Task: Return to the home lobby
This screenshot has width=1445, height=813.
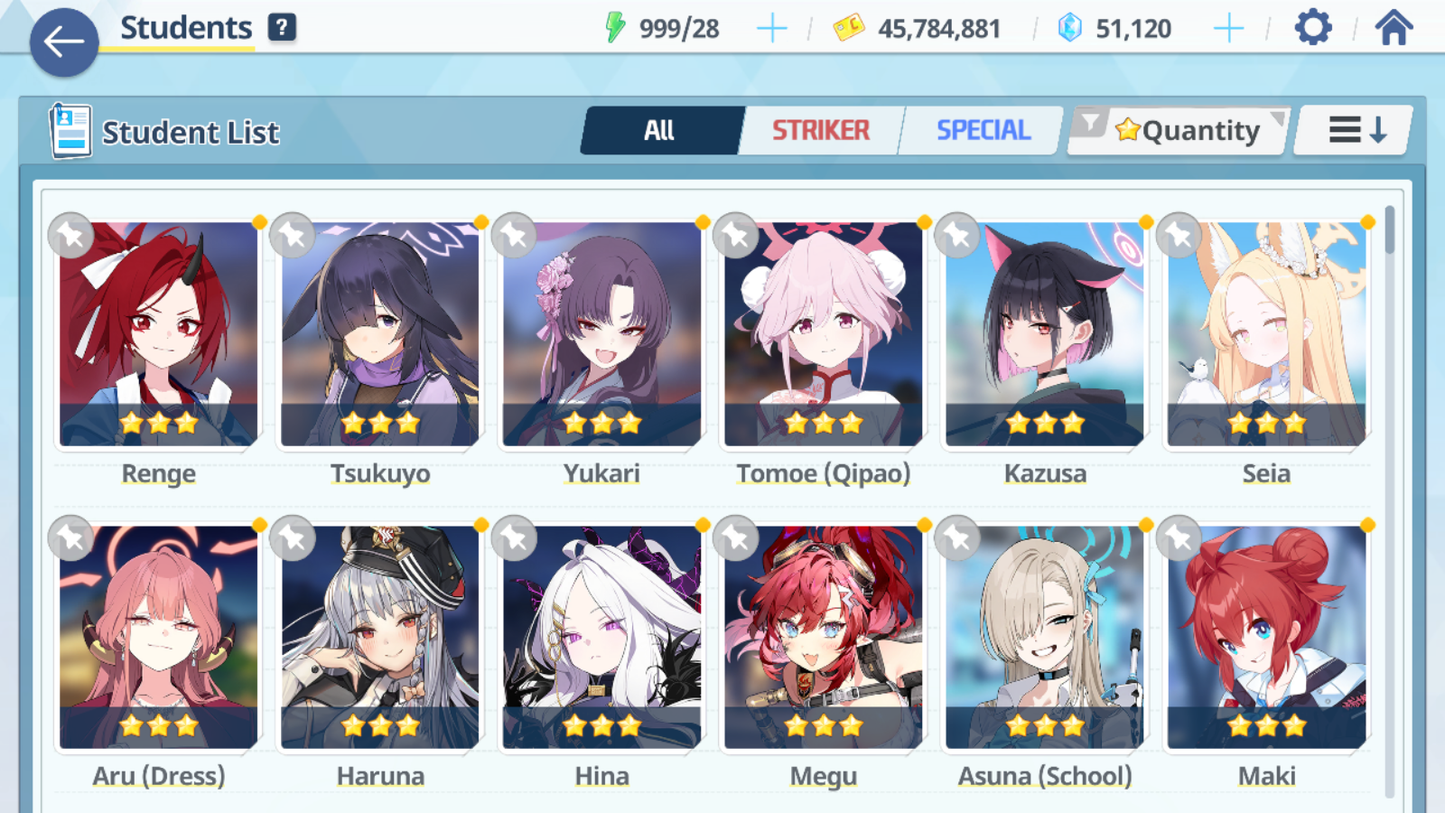Action: pyautogui.click(x=1393, y=28)
